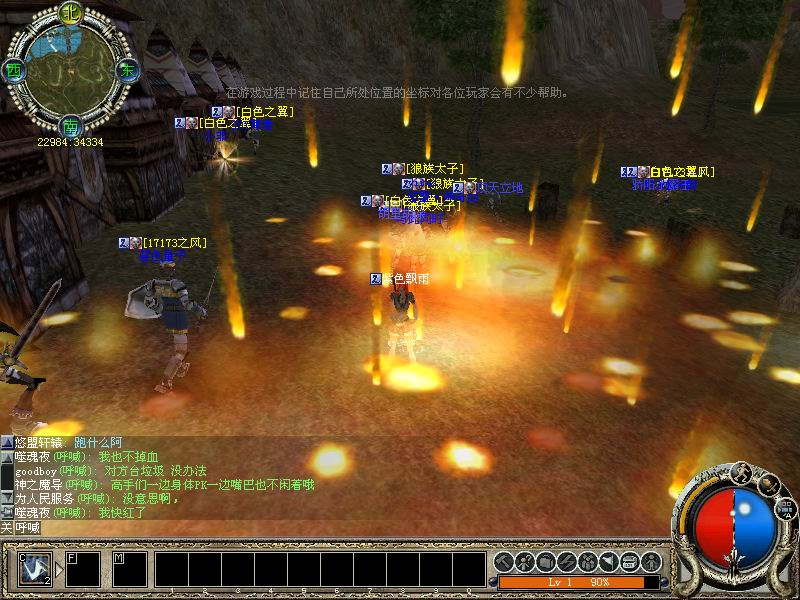Toggle the running figure icon on orb
This screenshot has width=800, height=600.
pos(743,472)
